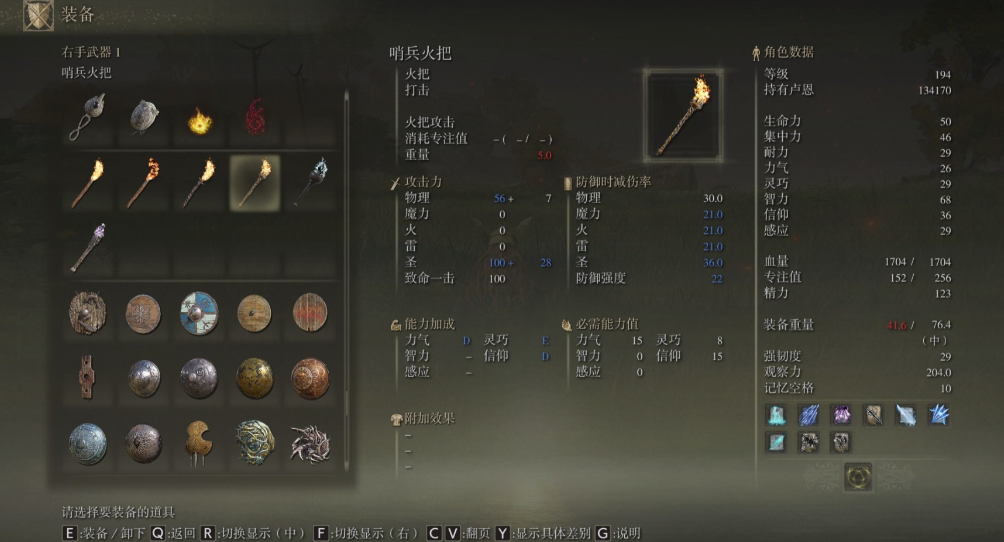
Task: Select the chained lantern-like item
Action: pyautogui.click(x=88, y=118)
